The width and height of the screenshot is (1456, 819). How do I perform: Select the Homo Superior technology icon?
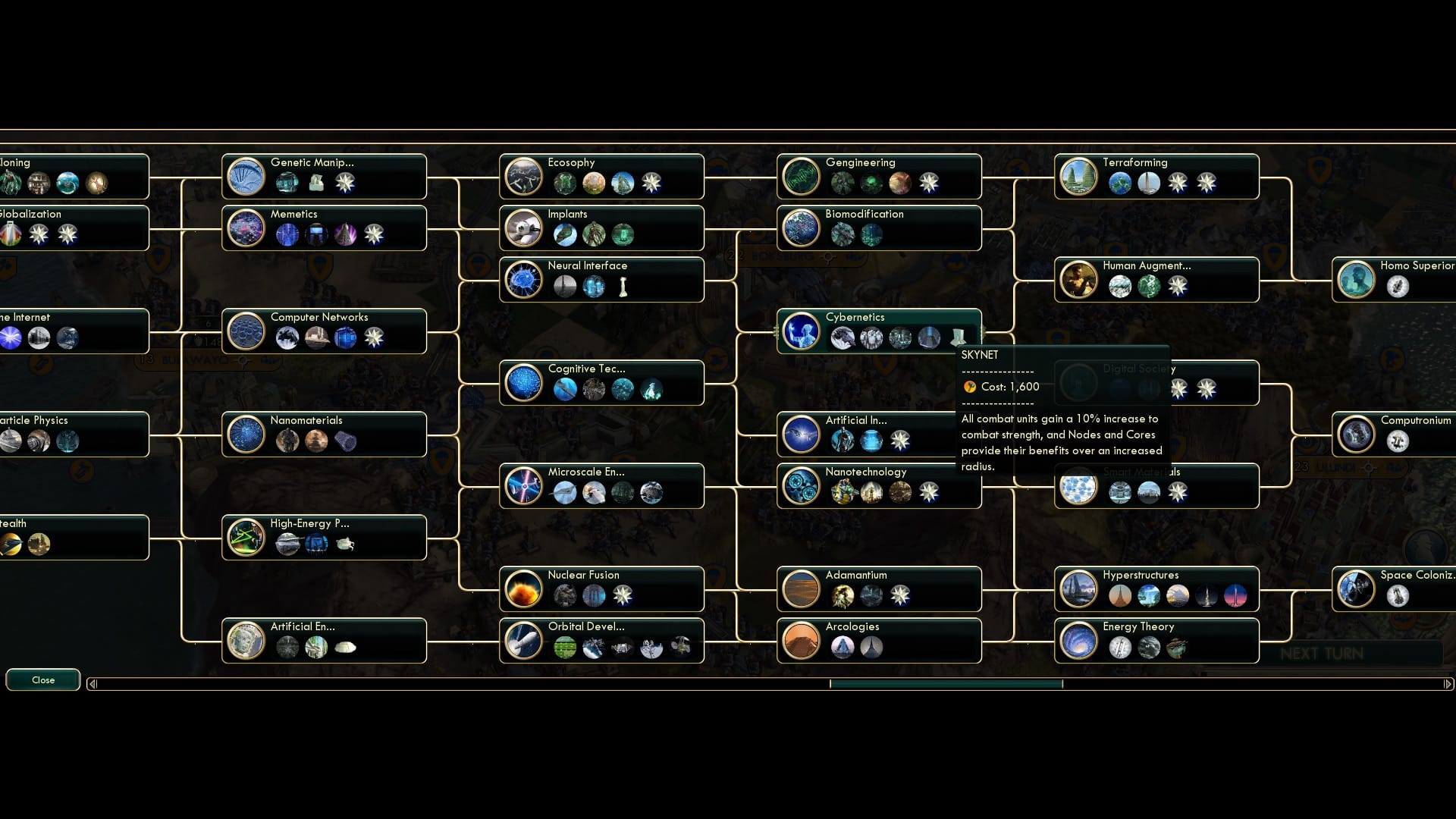1357,279
